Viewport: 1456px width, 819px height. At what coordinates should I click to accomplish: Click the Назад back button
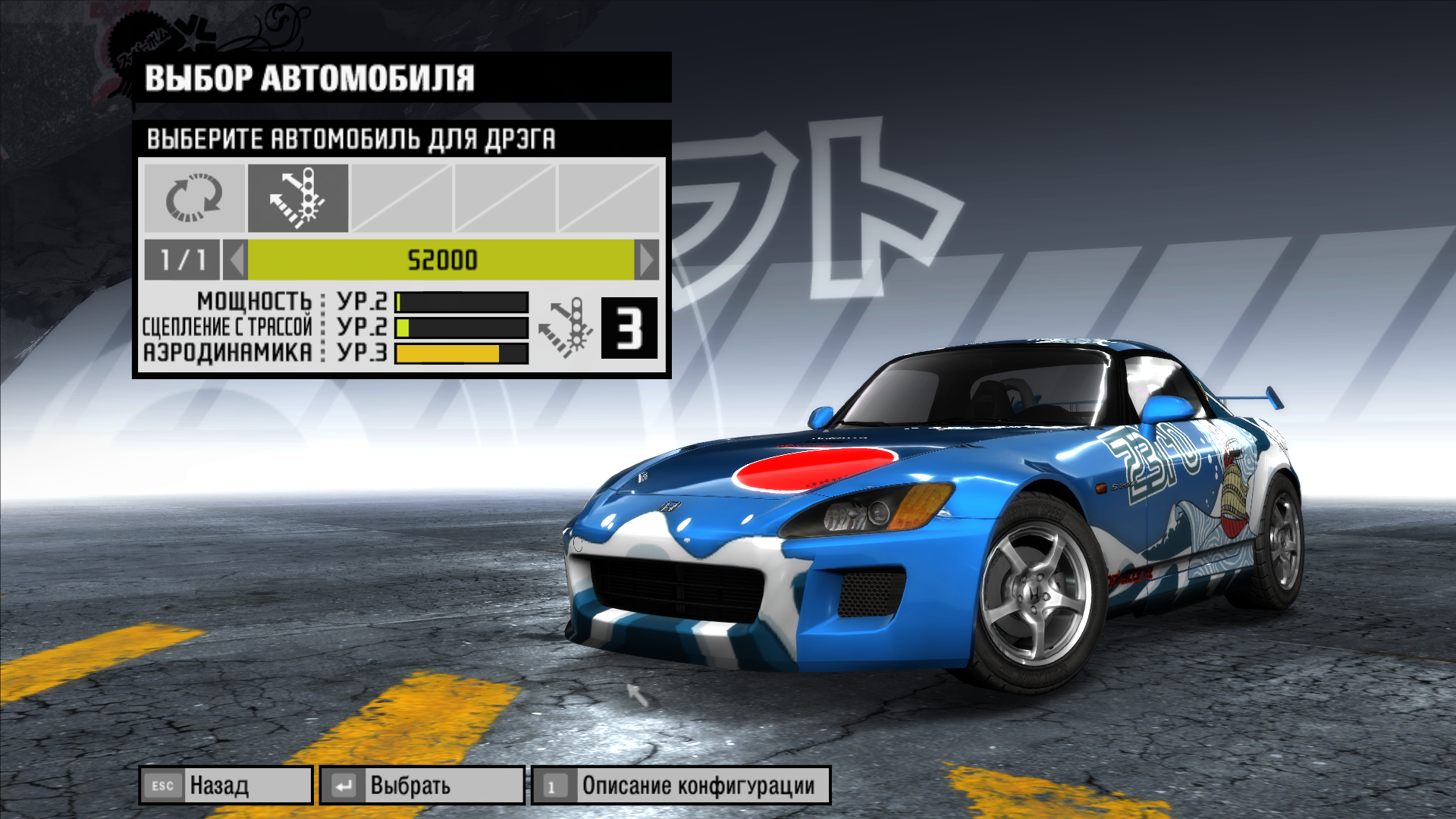pyautogui.click(x=225, y=785)
